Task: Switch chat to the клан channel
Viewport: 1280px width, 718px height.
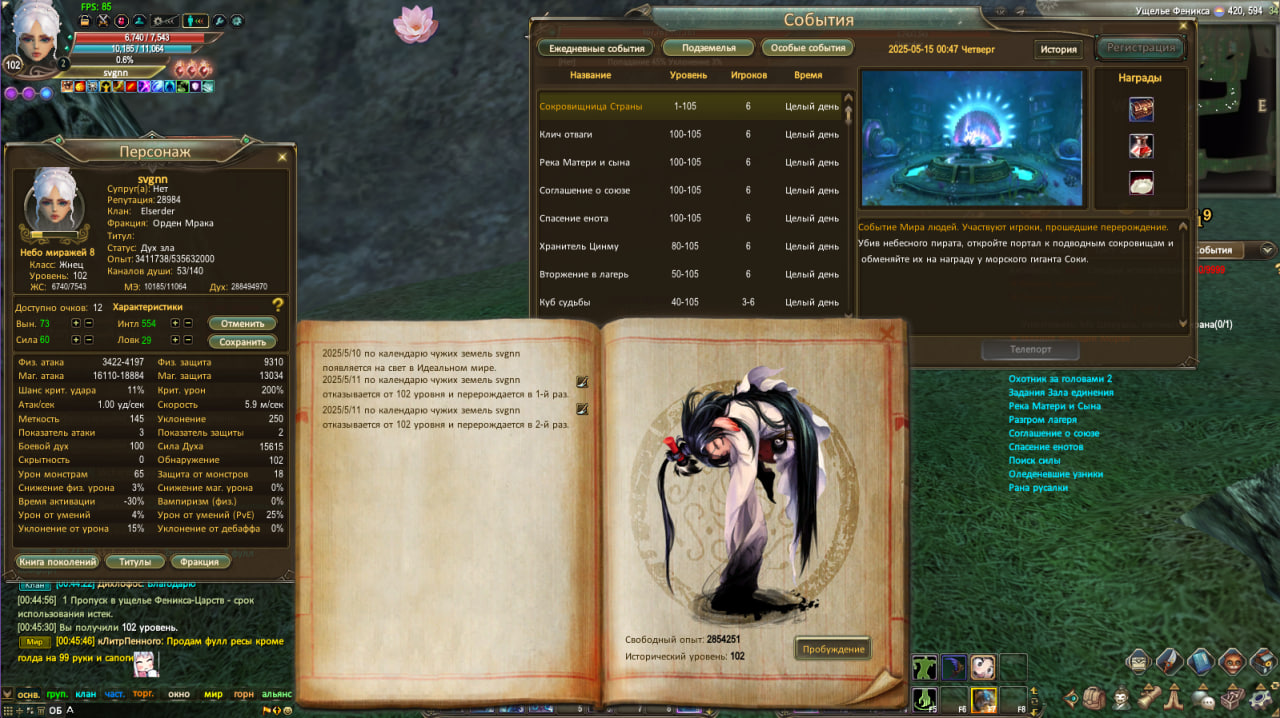Action: tap(86, 694)
